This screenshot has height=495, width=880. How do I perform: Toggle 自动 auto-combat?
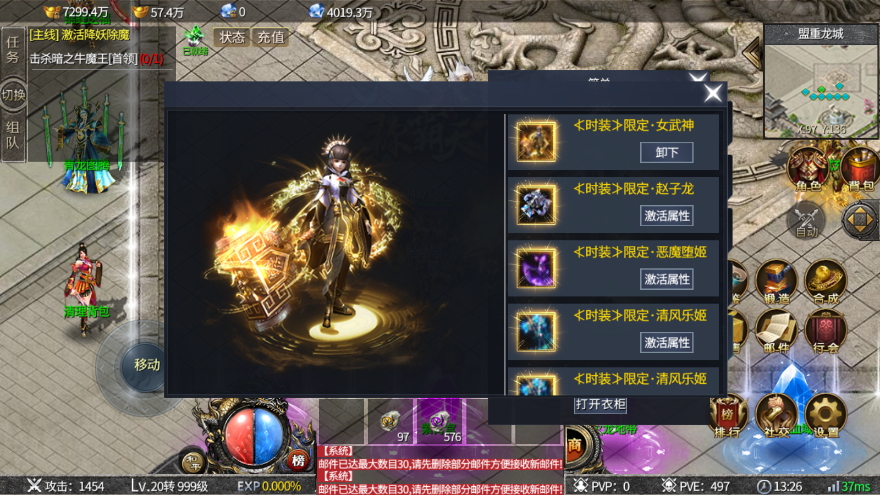pyautogui.click(x=806, y=221)
